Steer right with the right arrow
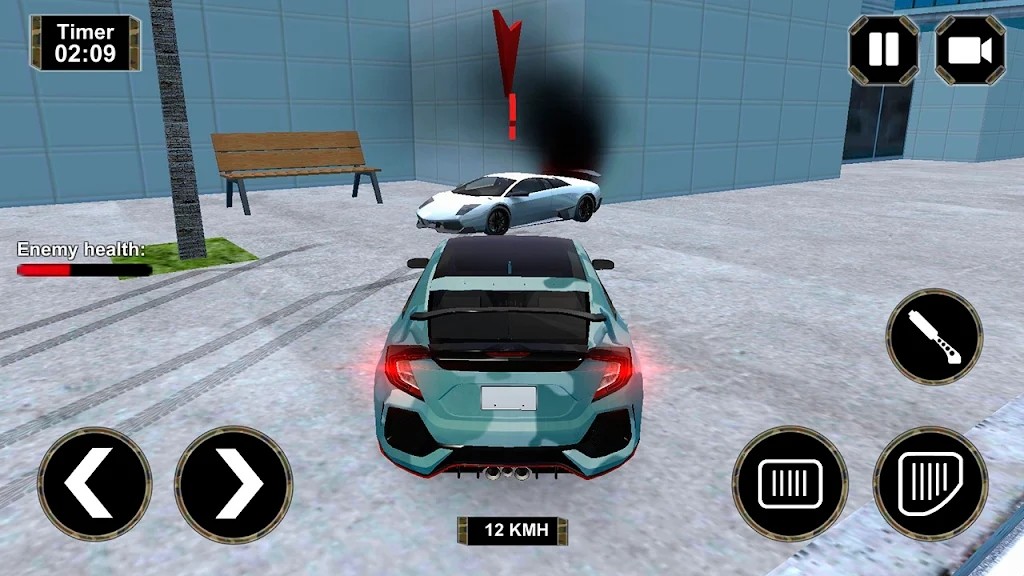This screenshot has height=576, width=1024. tap(234, 484)
